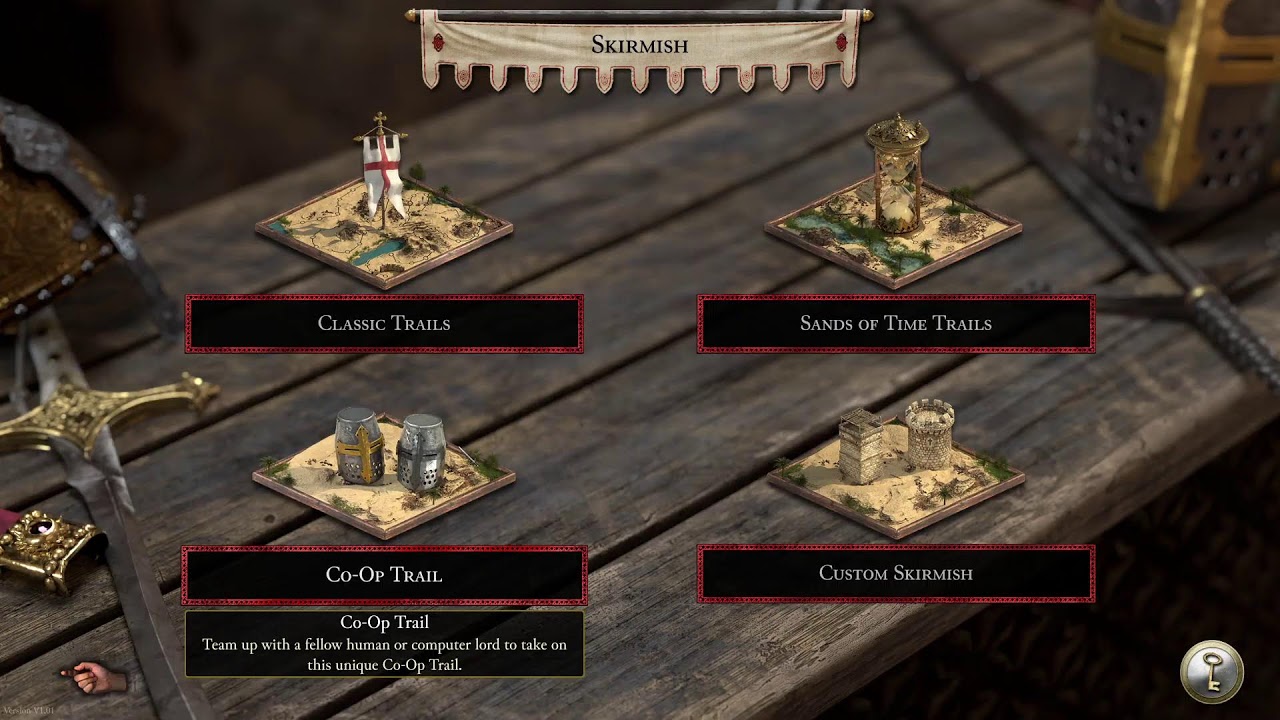
Task: Select Sands of Time Trails
Action: (x=896, y=324)
